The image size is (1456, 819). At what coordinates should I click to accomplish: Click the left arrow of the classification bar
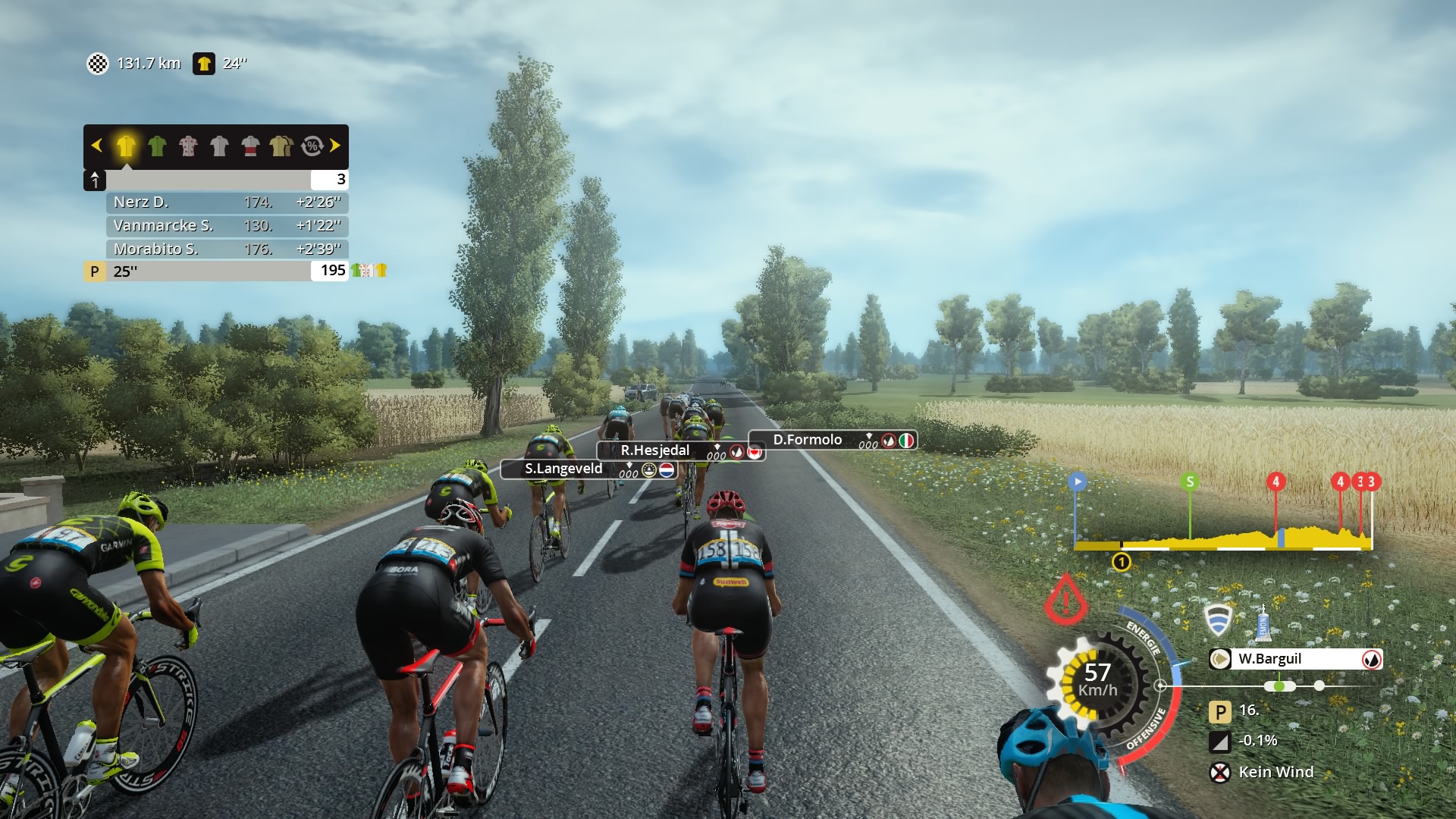(x=96, y=146)
